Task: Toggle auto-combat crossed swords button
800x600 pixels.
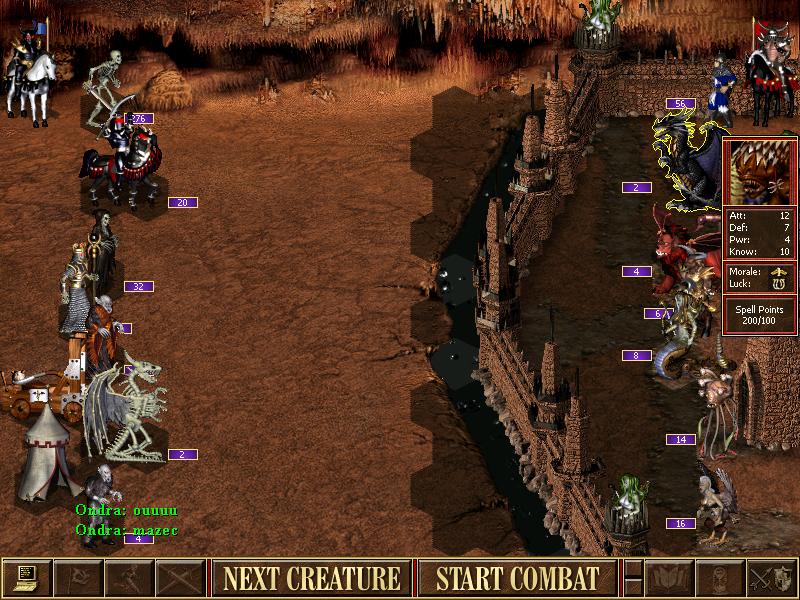Action: (x=180, y=578)
